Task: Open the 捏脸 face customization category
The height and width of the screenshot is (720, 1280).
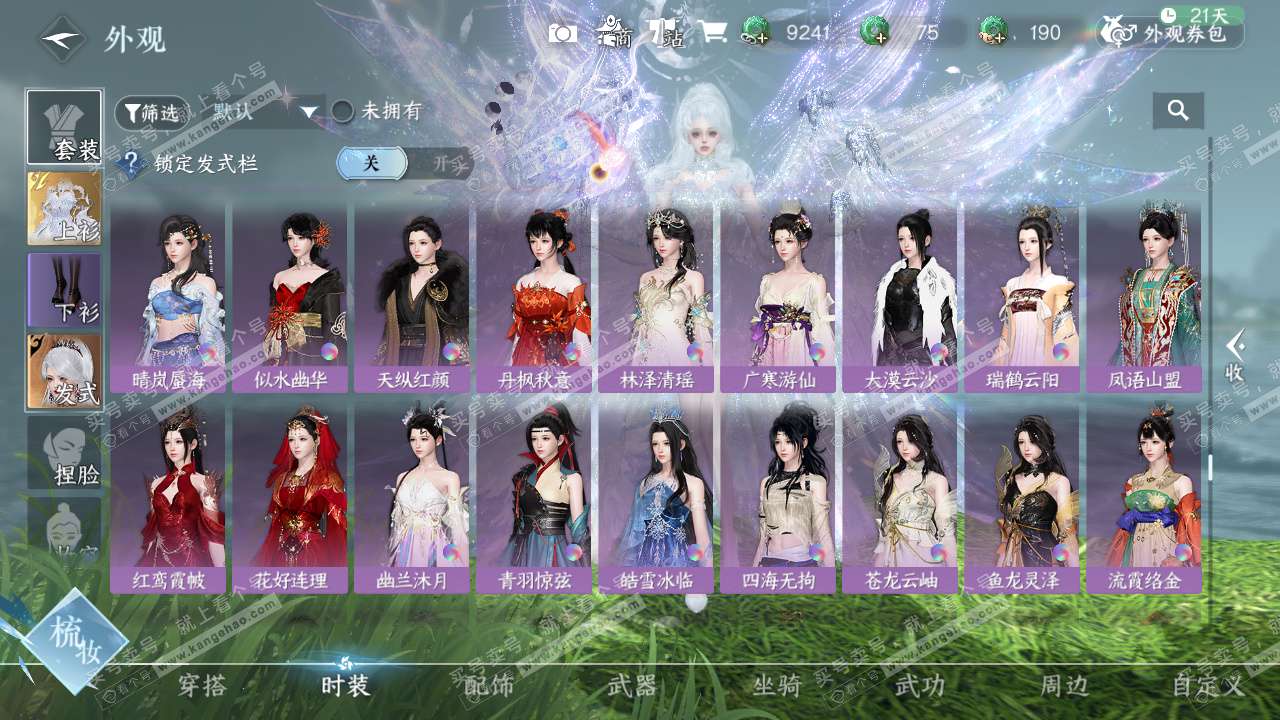Action: 65,453
